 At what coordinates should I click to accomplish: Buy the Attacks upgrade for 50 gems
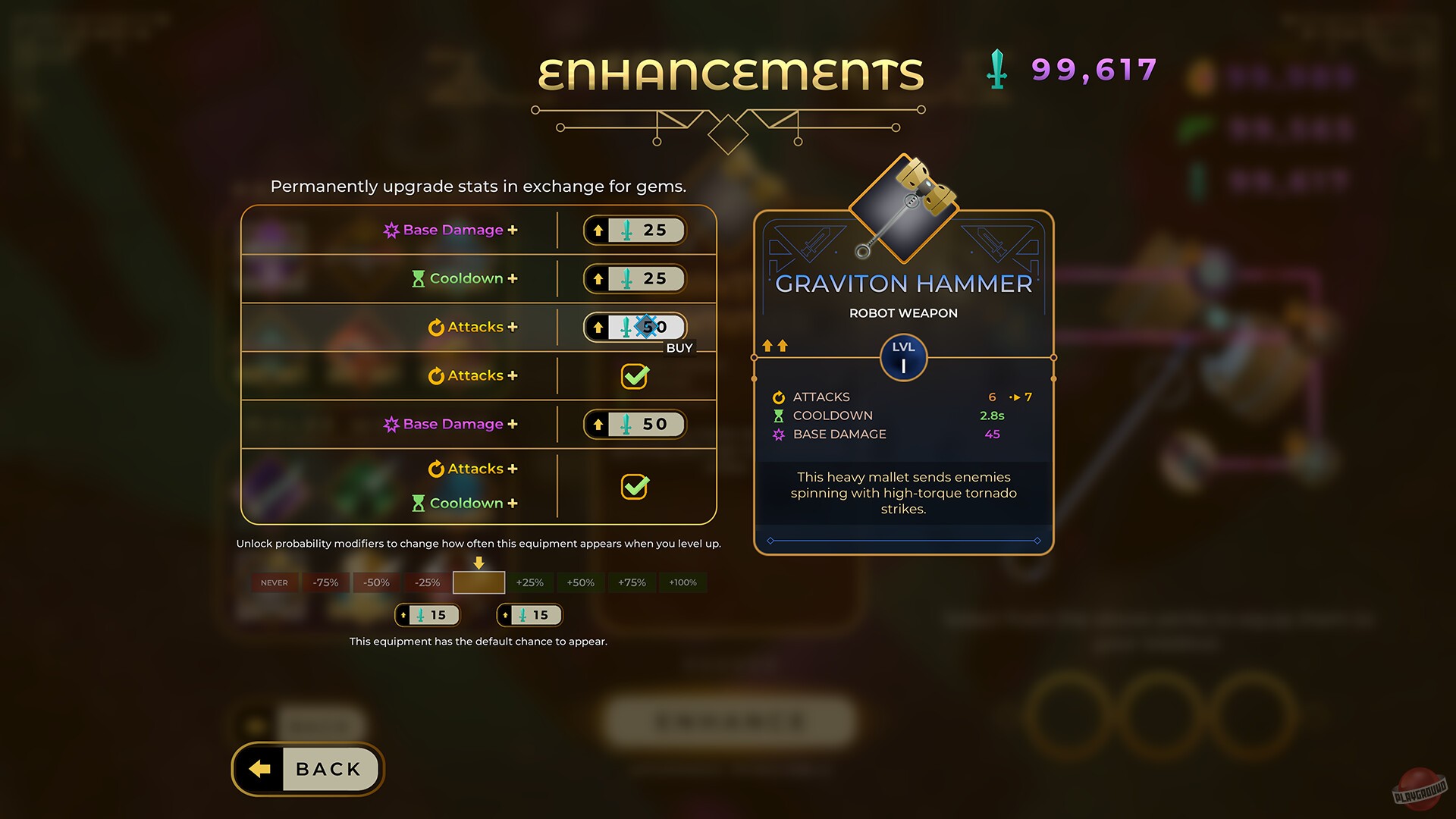tap(635, 327)
